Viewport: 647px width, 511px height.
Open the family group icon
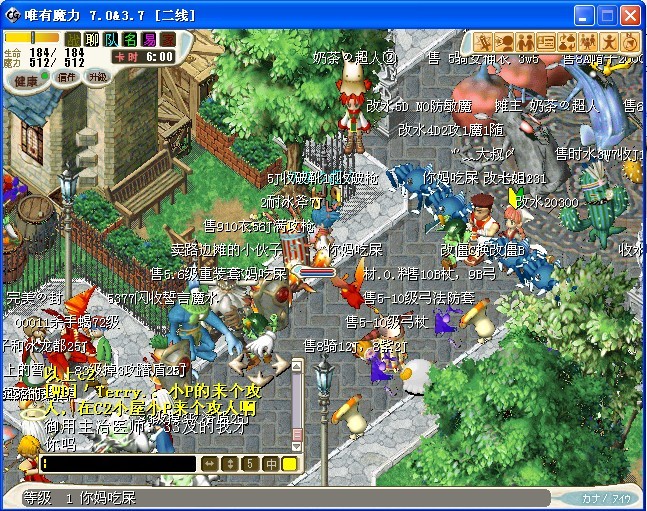[588, 41]
